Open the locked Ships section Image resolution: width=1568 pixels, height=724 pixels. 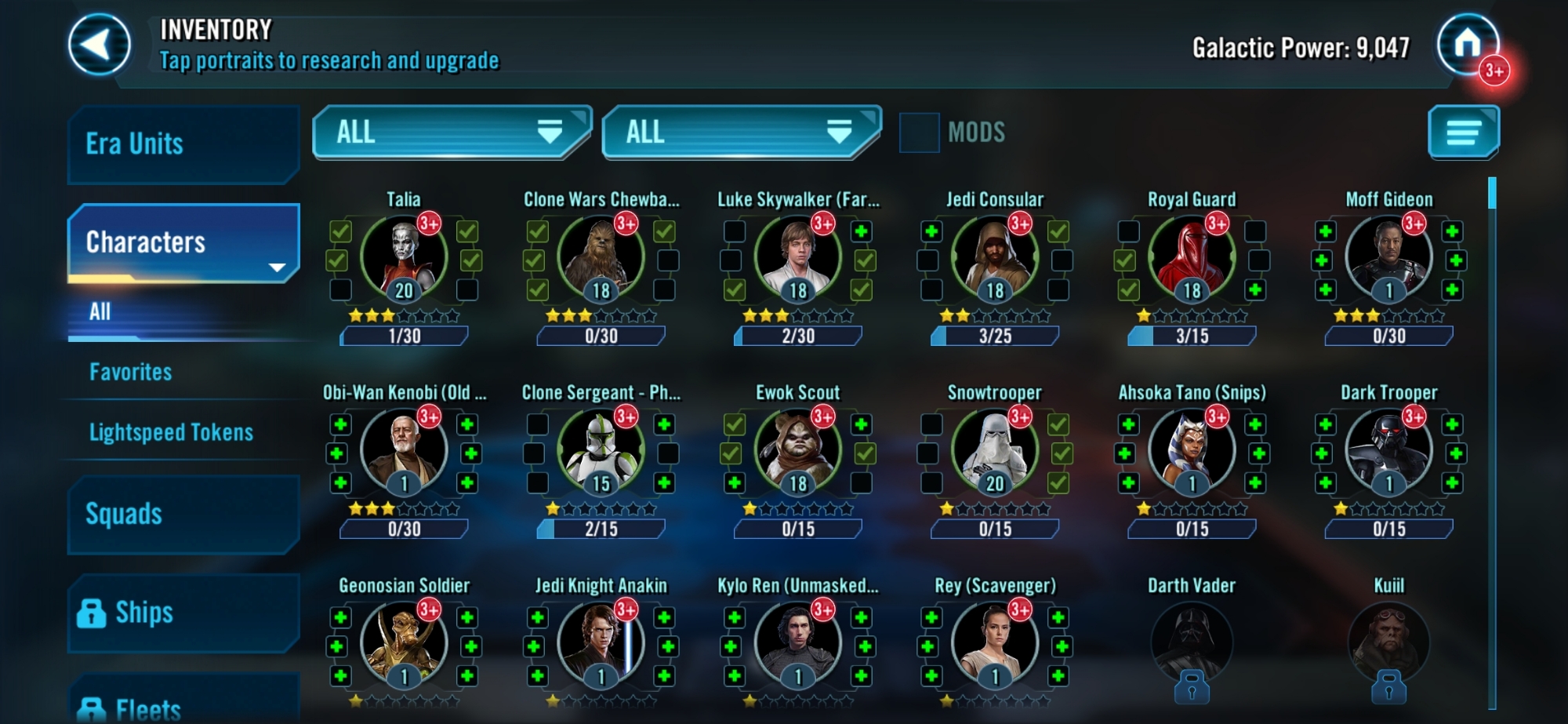(x=183, y=613)
